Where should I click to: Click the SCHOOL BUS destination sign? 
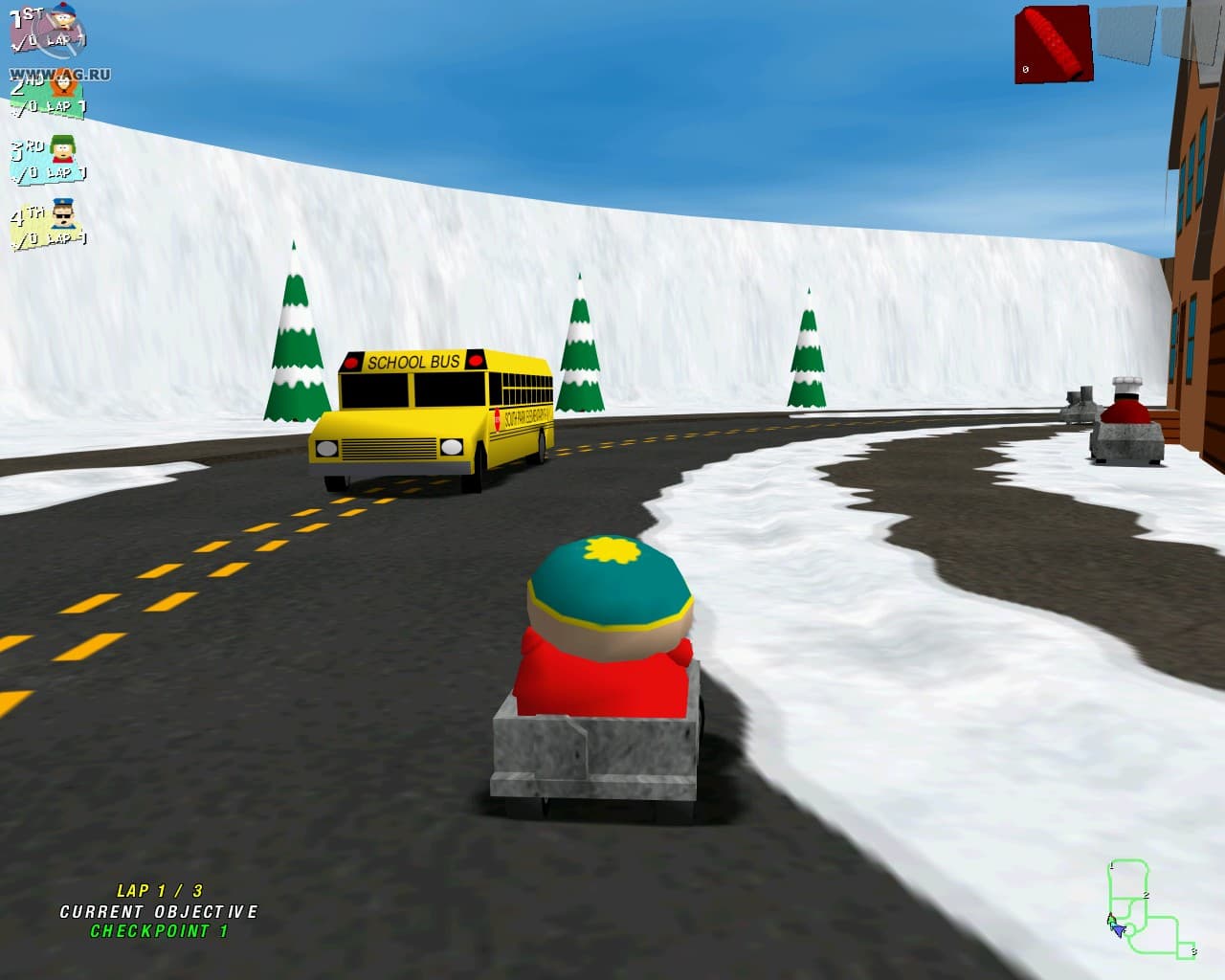click(x=413, y=363)
